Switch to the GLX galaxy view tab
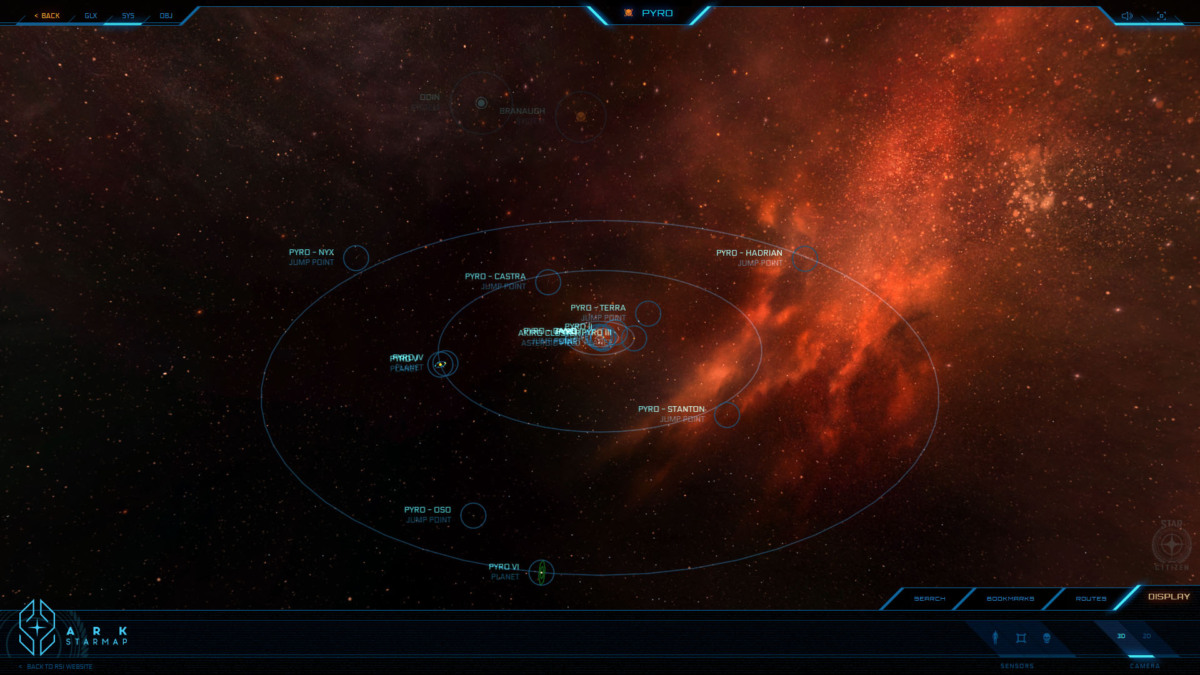The height and width of the screenshot is (675, 1200). point(91,16)
